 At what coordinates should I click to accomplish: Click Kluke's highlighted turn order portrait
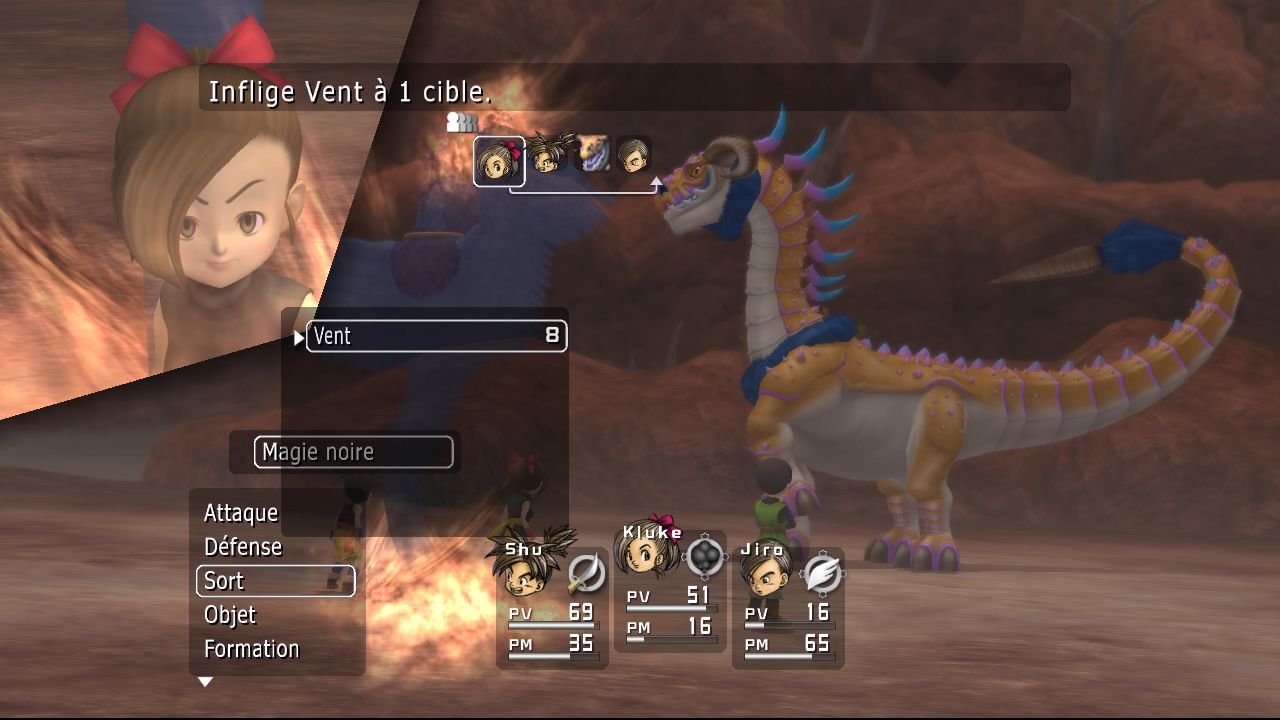[498, 160]
